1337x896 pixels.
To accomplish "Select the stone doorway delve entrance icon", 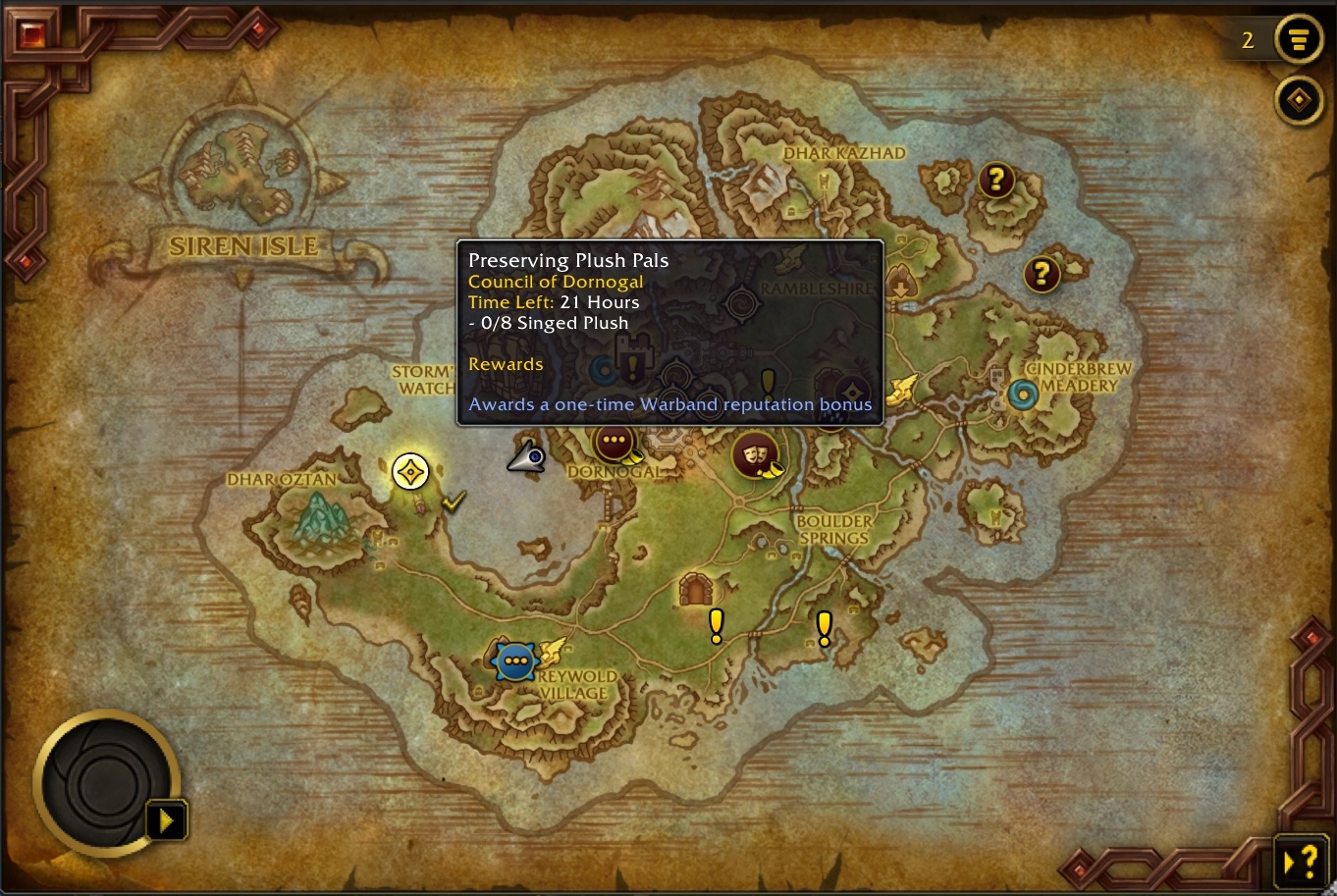I will pyautogui.click(x=695, y=589).
